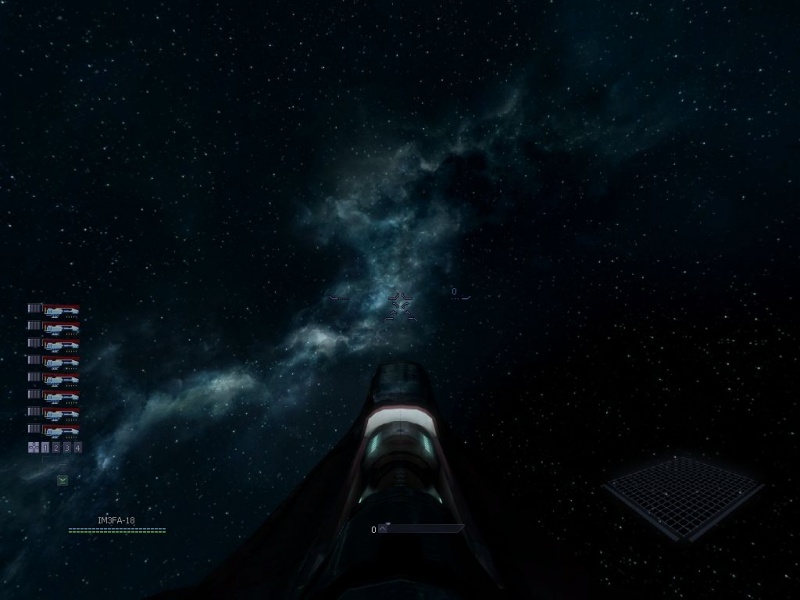Select weapon group 1 button
This screenshot has width=800, height=600.
pos(45,447)
